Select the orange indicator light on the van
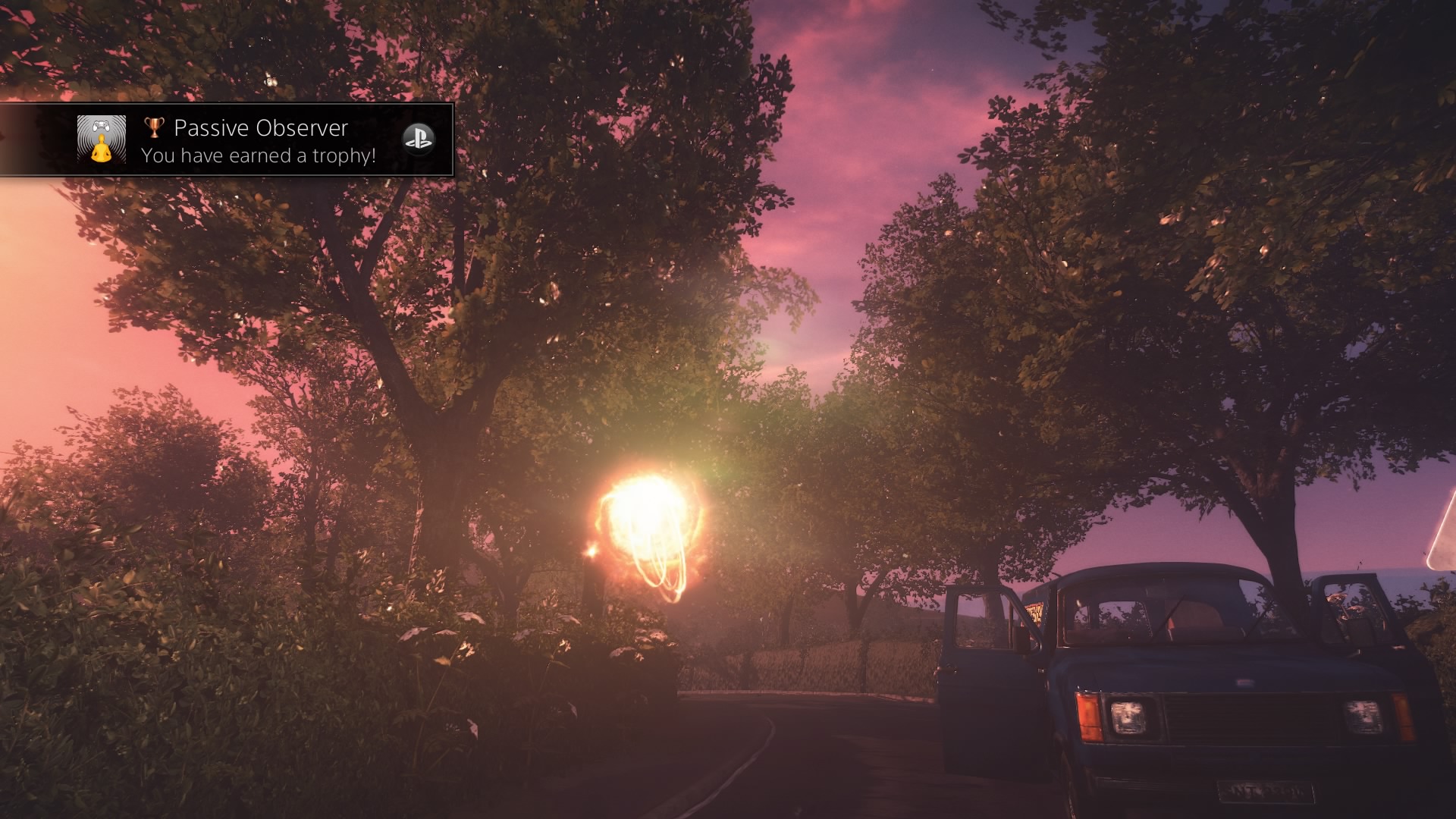The width and height of the screenshot is (1456, 819). pos(1089,716)
